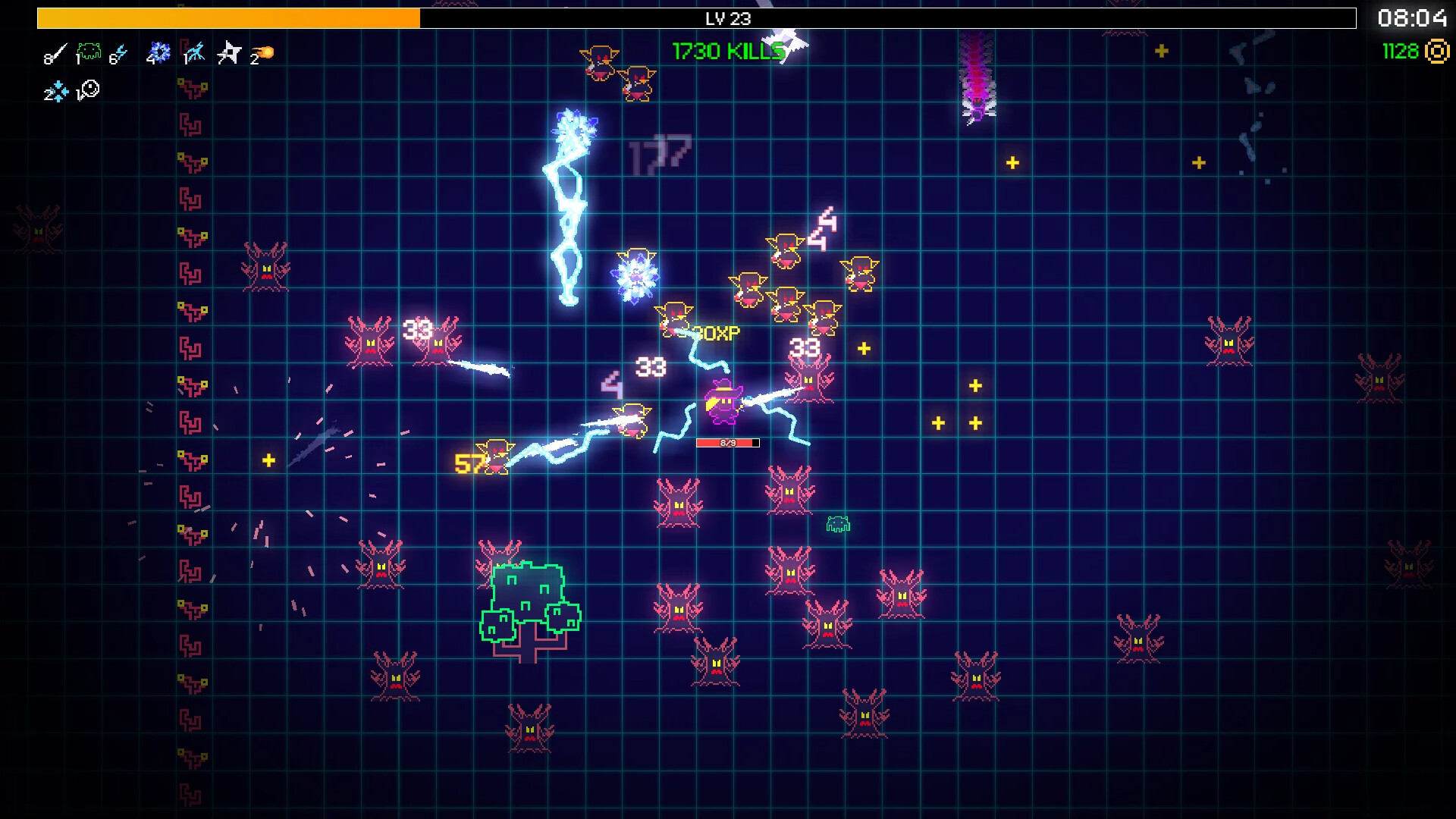
Task: Select the cyan lightning strike ability icon
Action: tap(194, 52)
